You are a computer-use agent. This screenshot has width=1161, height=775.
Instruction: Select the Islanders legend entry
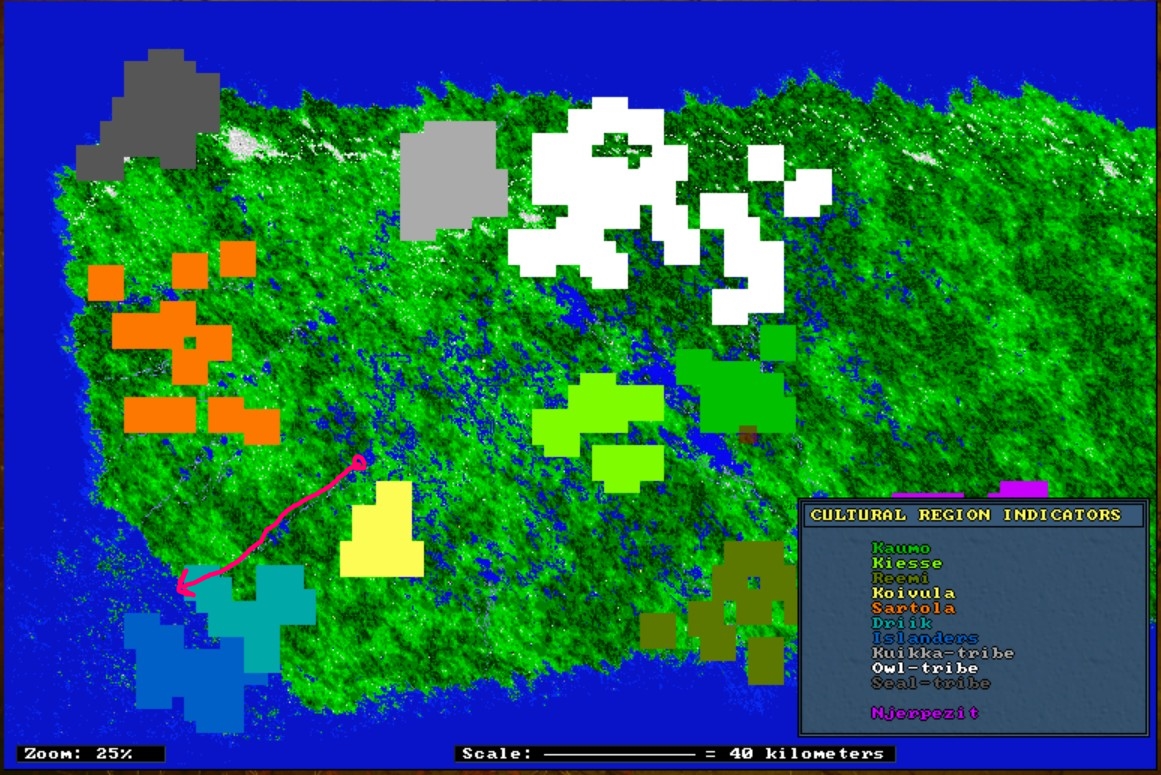click(x=924, y=638)
